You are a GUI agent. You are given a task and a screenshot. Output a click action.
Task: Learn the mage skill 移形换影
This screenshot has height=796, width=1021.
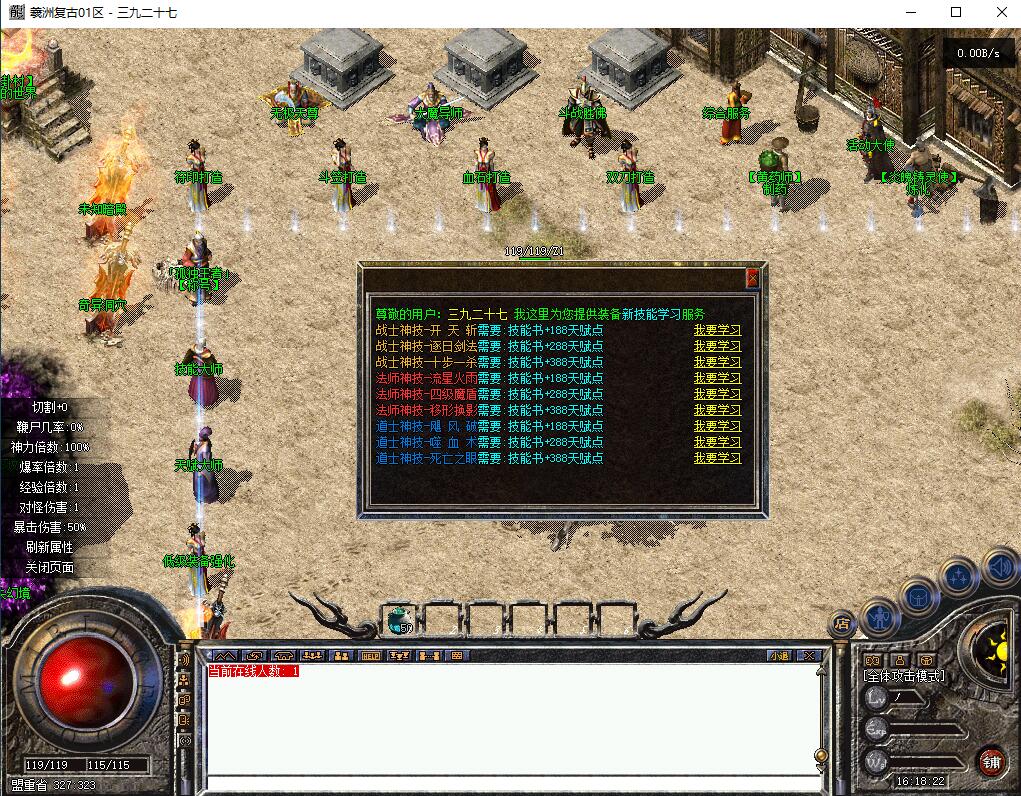717,410
